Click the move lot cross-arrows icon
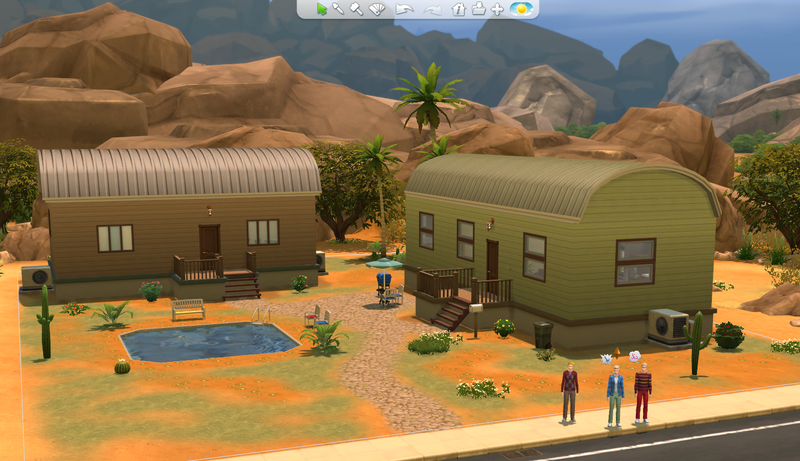Screen dimensions: 800x461 click(x=496, y=9)
